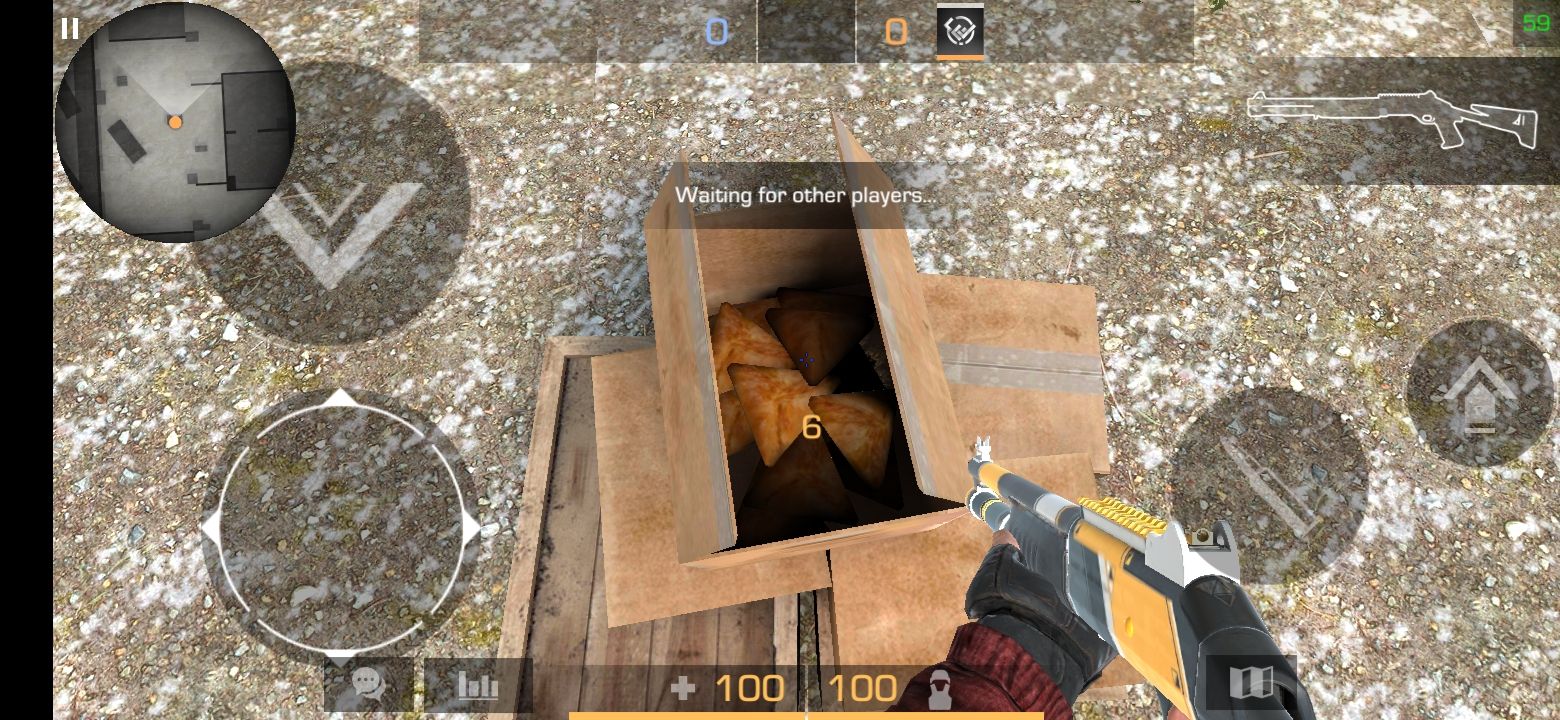Tap the Waiting for other players message
Image resolution: width=1560 pixels, height=720 pixels.
point(806,195)
